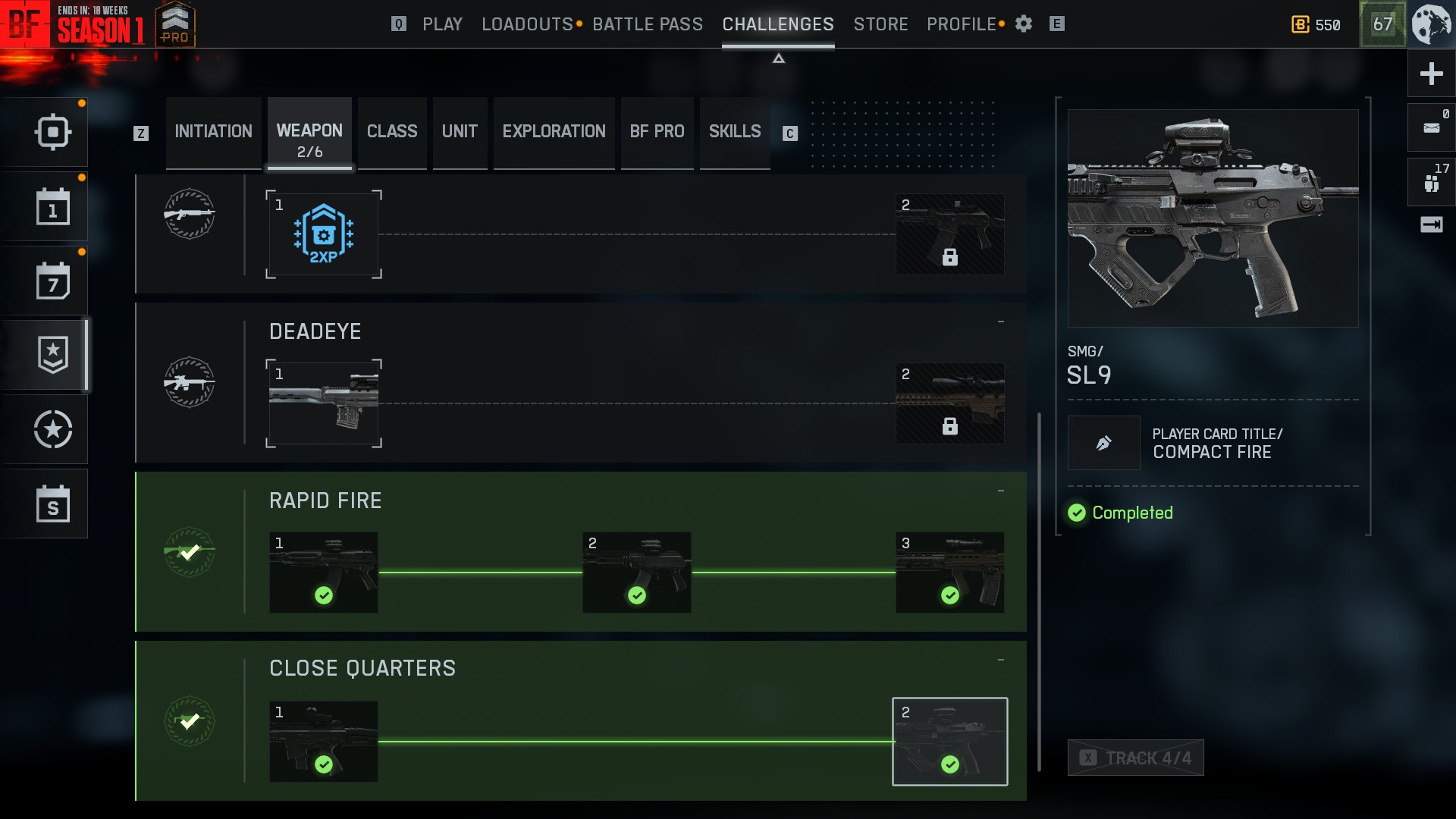Open the Battle Pass page
Screen dimensions: 1456x819
(x=648, y=24)
